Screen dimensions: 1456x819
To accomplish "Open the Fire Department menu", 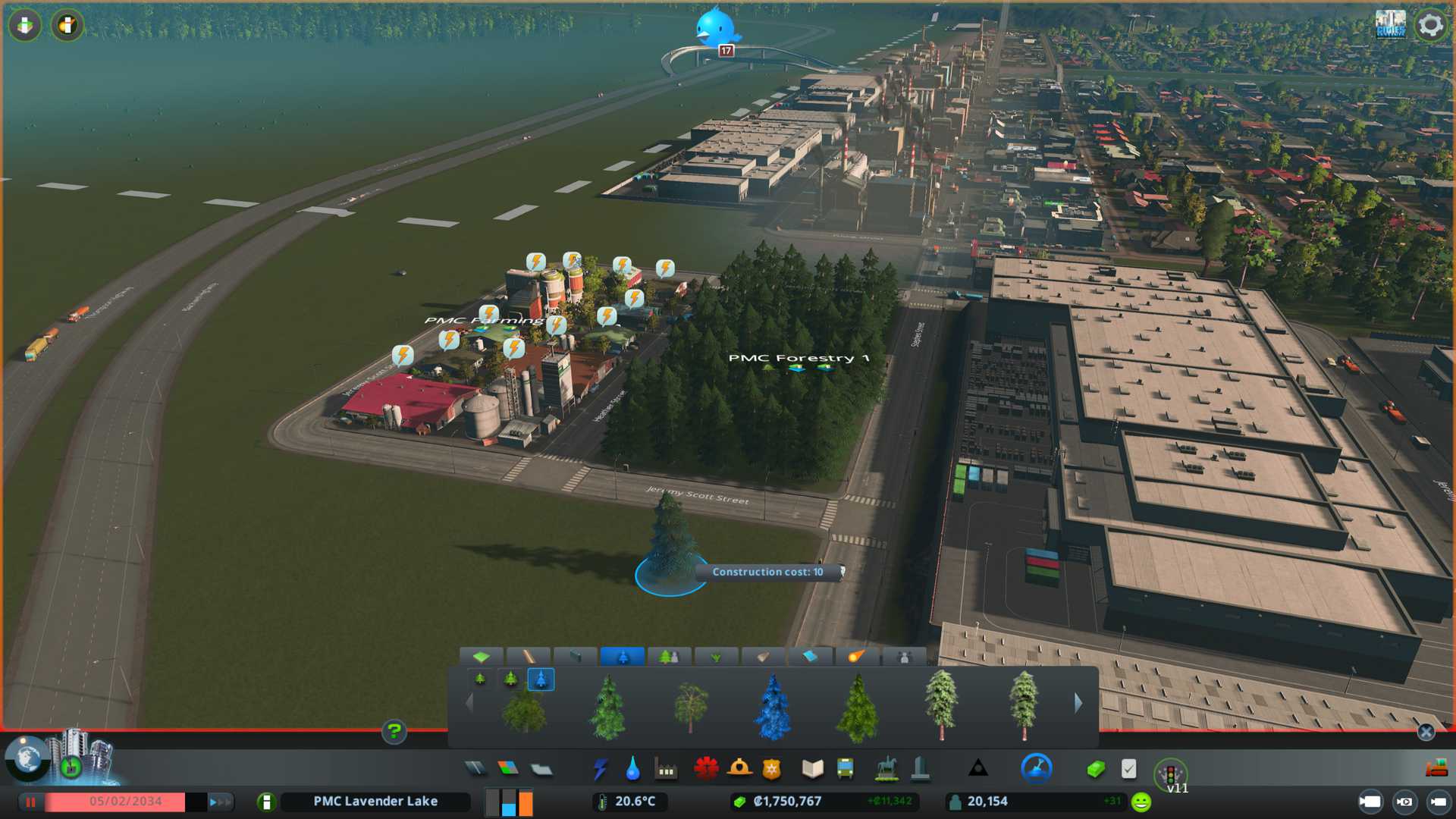I will tap(739, 770).
